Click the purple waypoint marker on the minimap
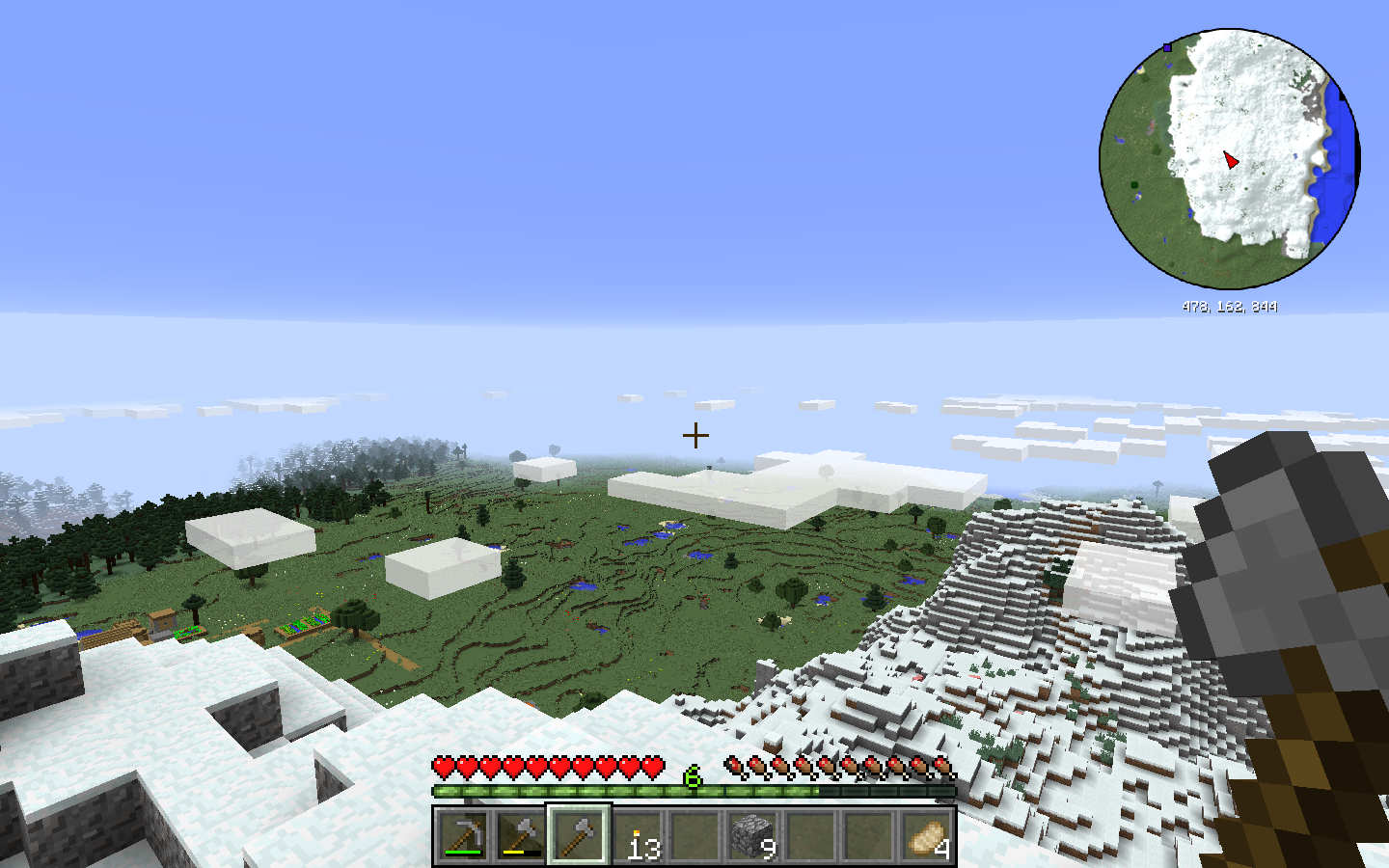Image resolution: width=1389 pixels, height=868 pixels. pos(1167,46)
